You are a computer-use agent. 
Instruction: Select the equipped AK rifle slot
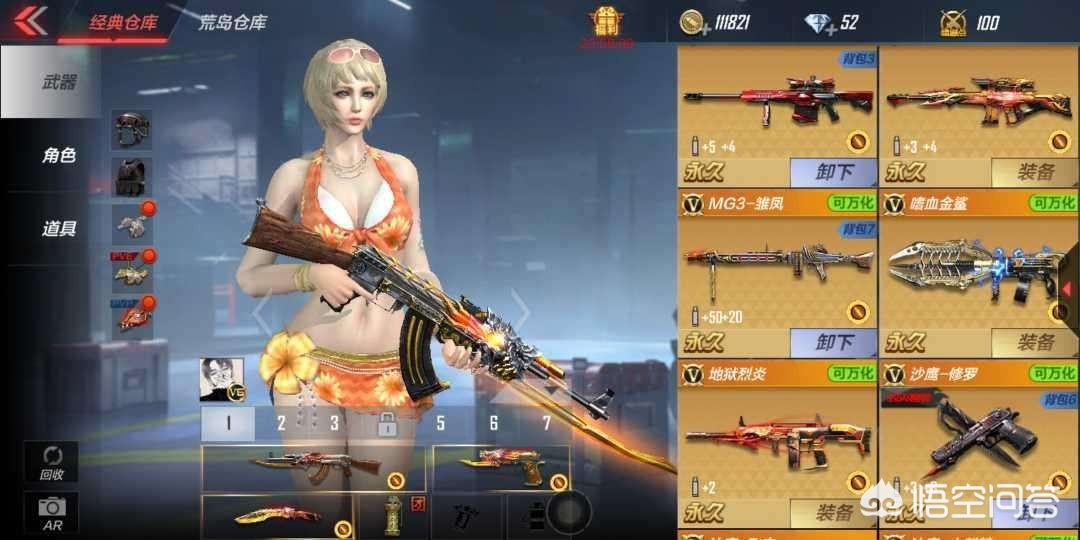315,466
